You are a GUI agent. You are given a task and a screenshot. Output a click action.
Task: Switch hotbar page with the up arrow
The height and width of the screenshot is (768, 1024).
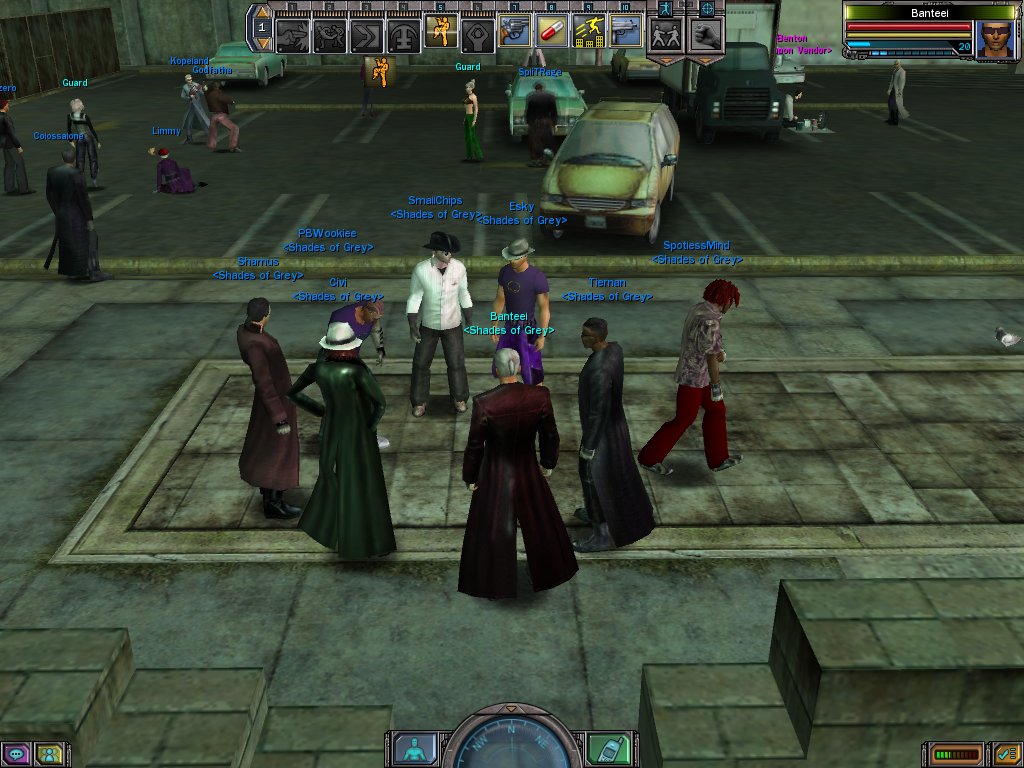[260, 12]
